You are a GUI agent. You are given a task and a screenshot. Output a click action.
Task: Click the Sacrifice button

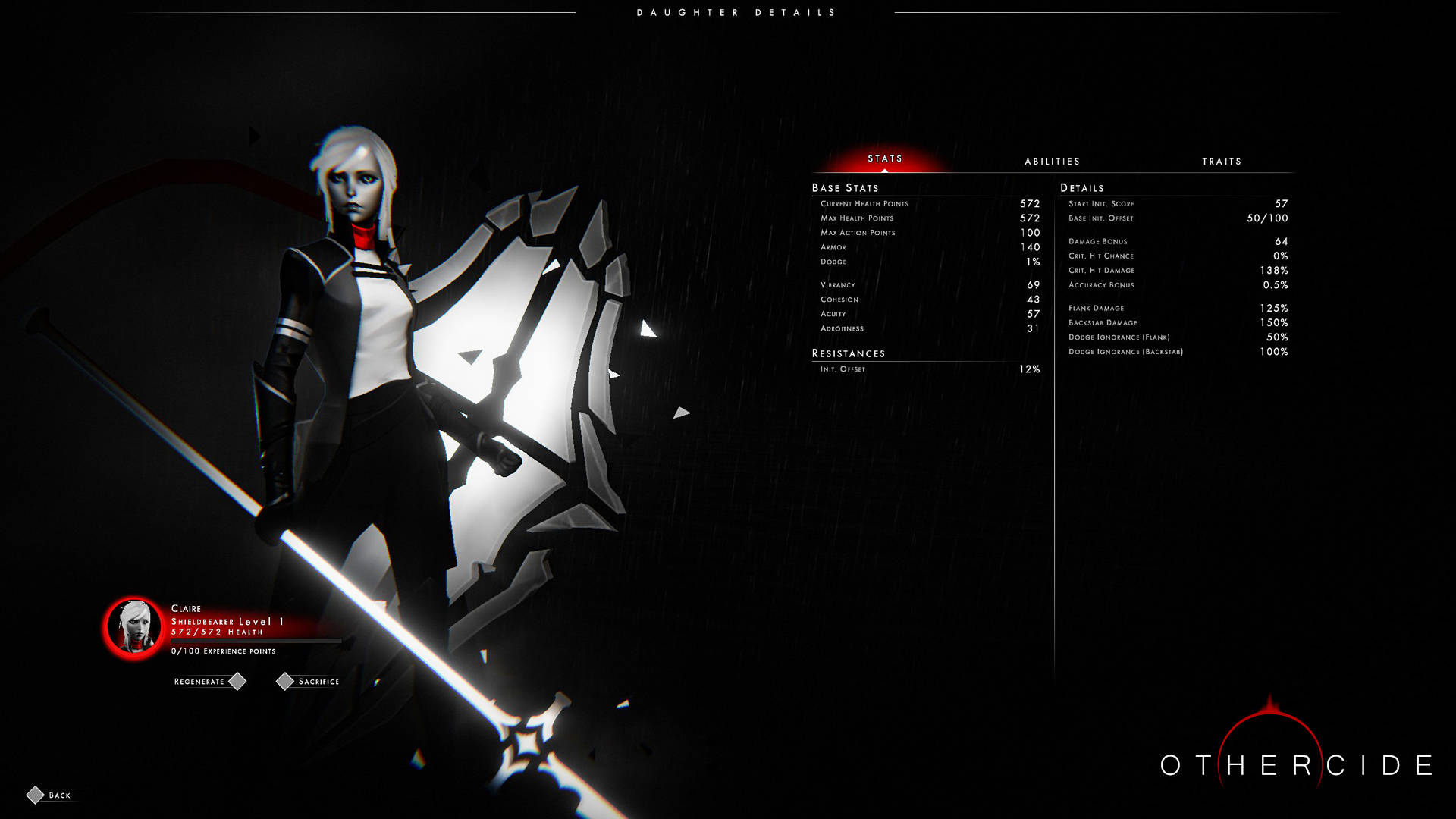(318, 681)
